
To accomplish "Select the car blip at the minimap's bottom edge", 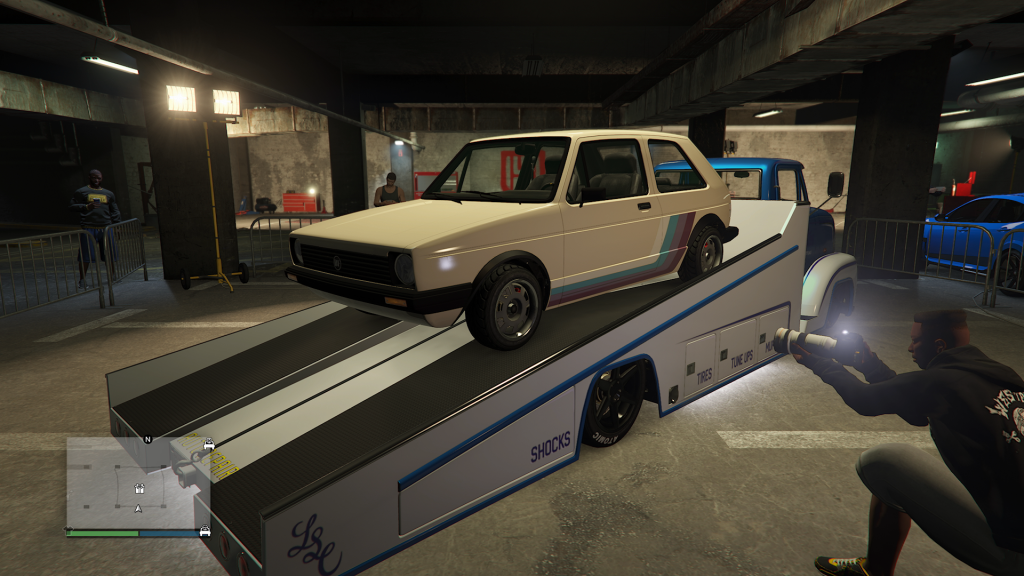I will [205, 531].
